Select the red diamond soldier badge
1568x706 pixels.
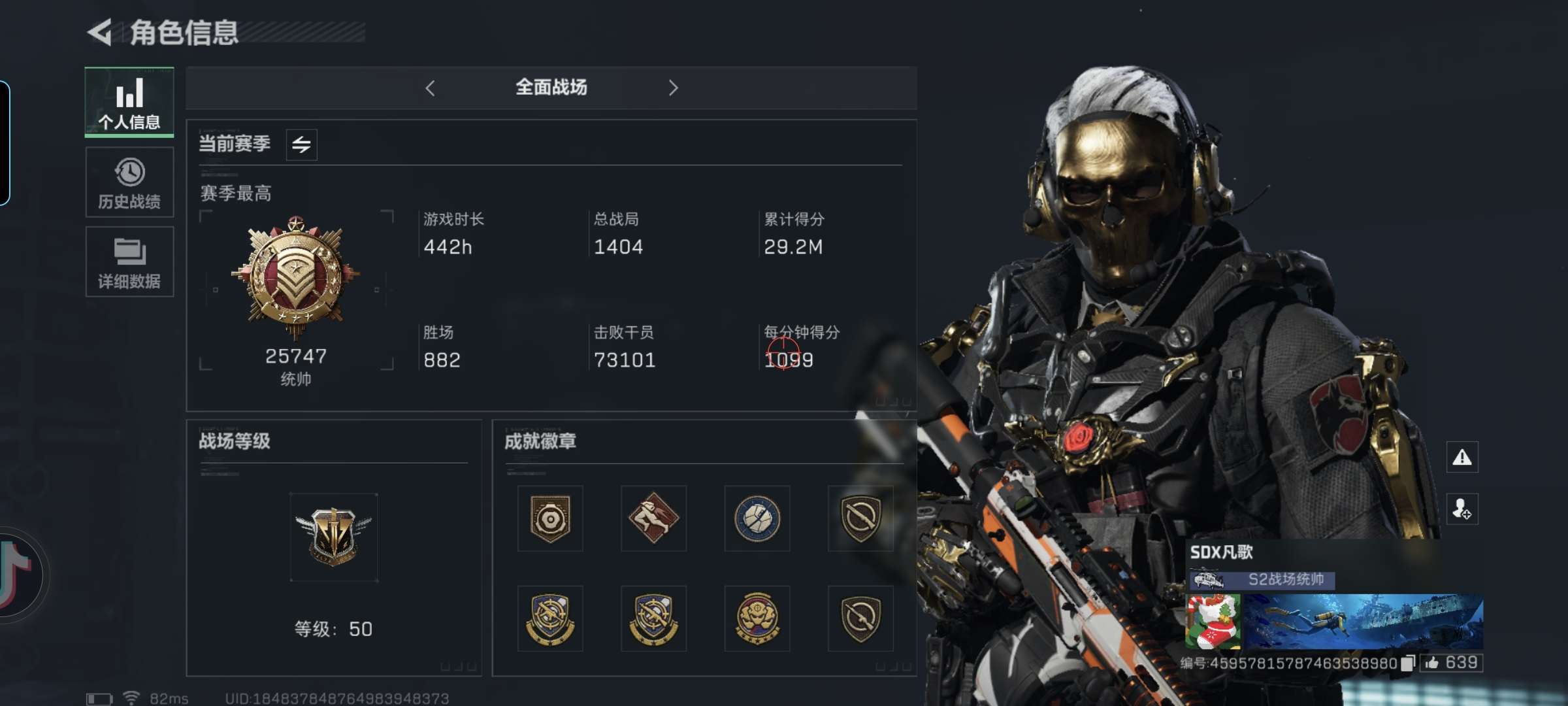point(653,518)
